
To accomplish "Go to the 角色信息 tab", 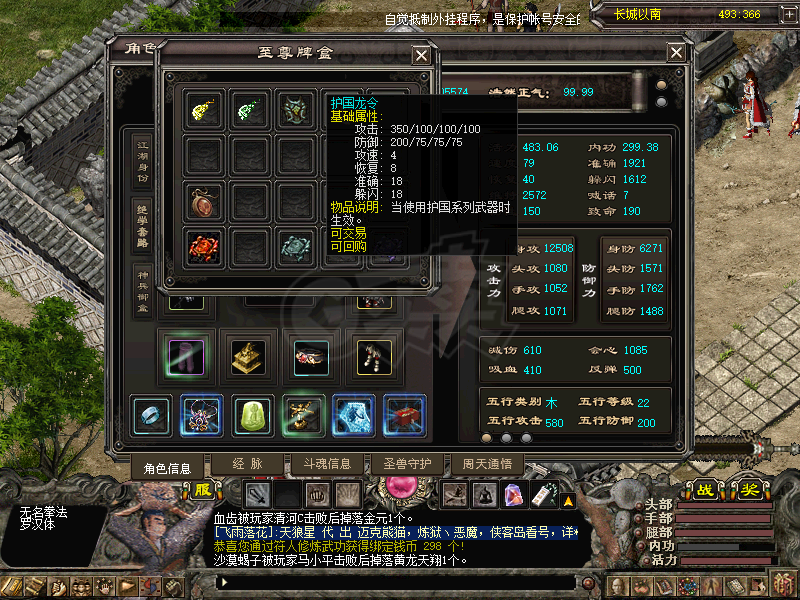I will [x=167, y=467].
